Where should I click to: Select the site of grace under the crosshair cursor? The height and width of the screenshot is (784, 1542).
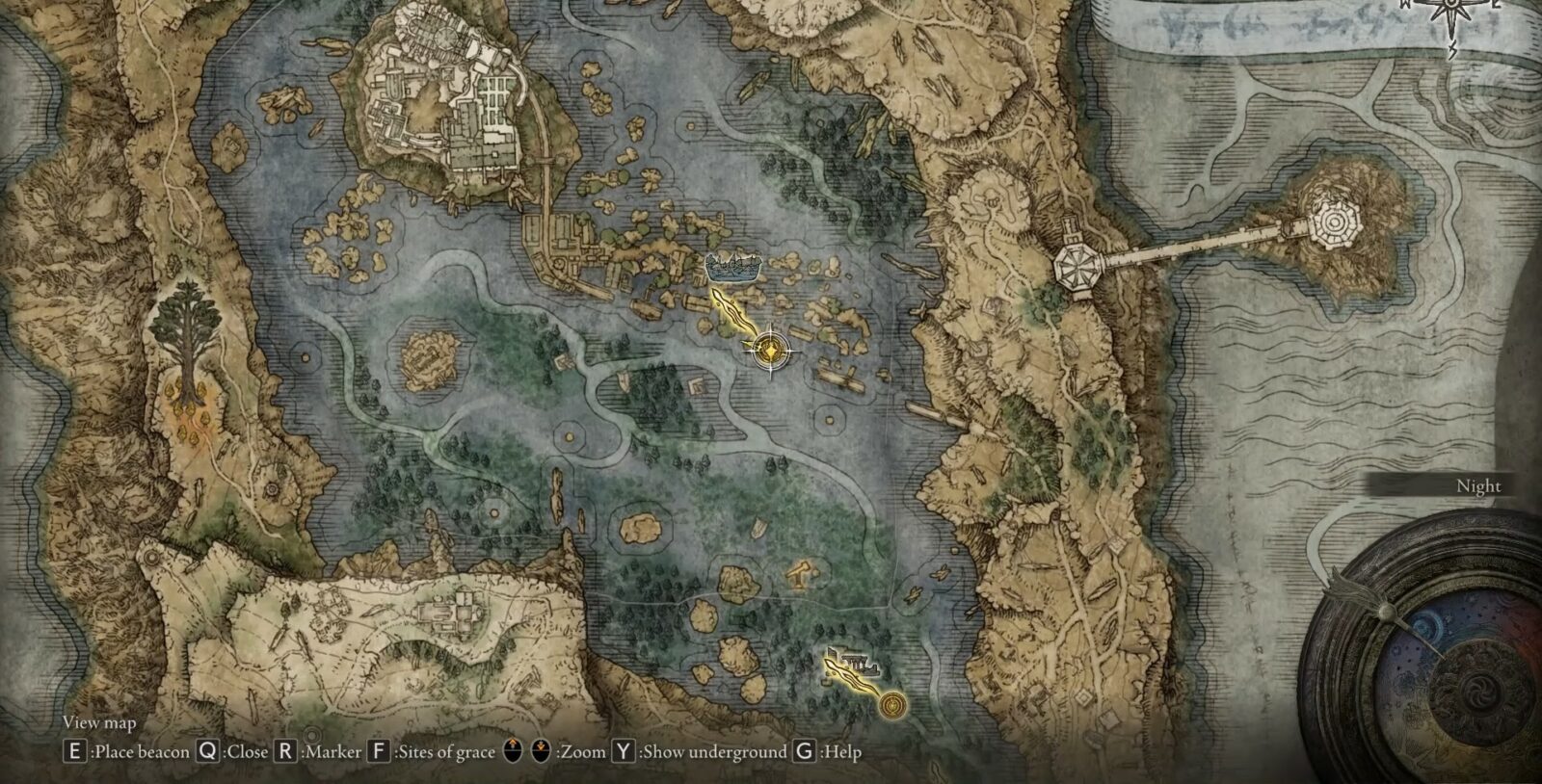coord(770,350)
